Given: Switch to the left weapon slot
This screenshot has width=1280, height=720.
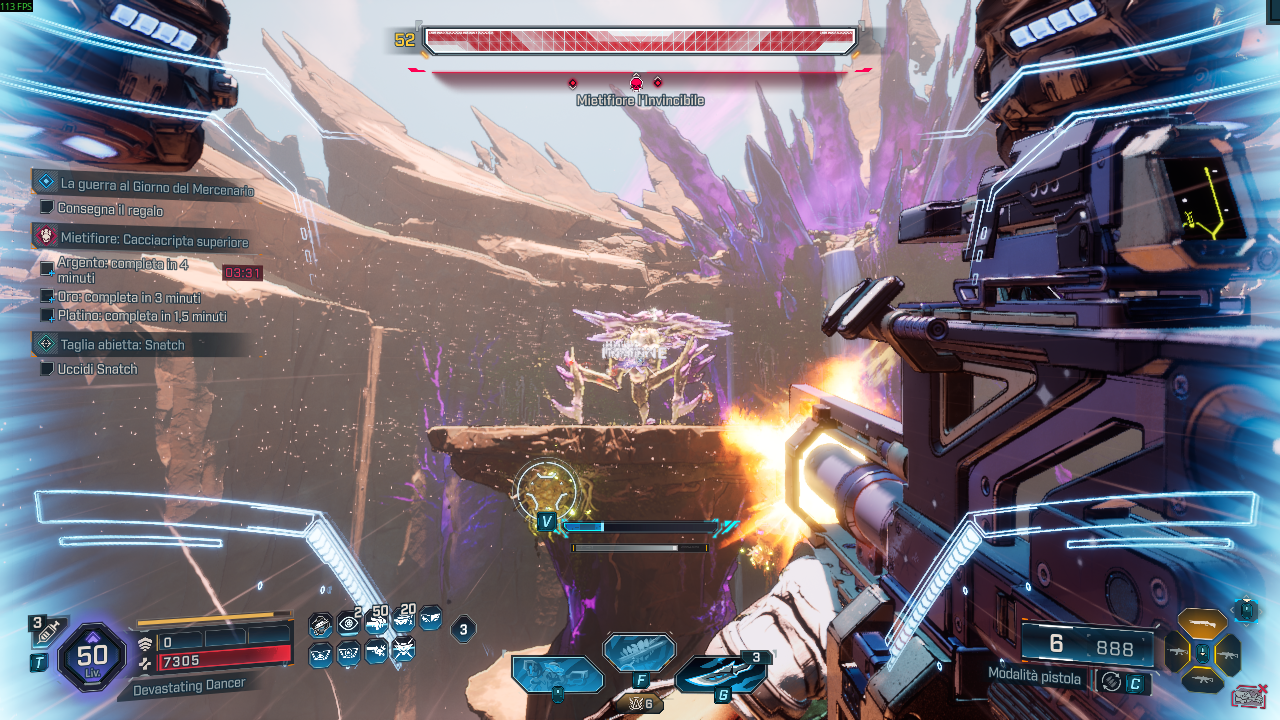Looking at the screenshot, I should (x=1177, y=654).
